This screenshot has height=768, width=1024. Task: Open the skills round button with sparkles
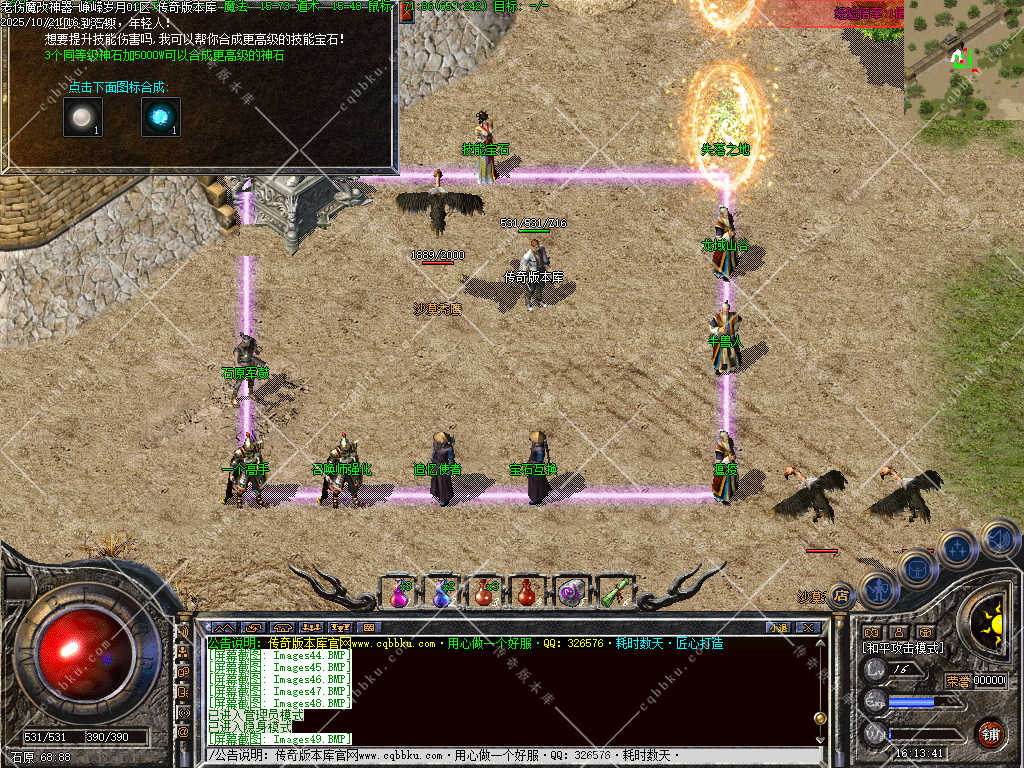958,548
